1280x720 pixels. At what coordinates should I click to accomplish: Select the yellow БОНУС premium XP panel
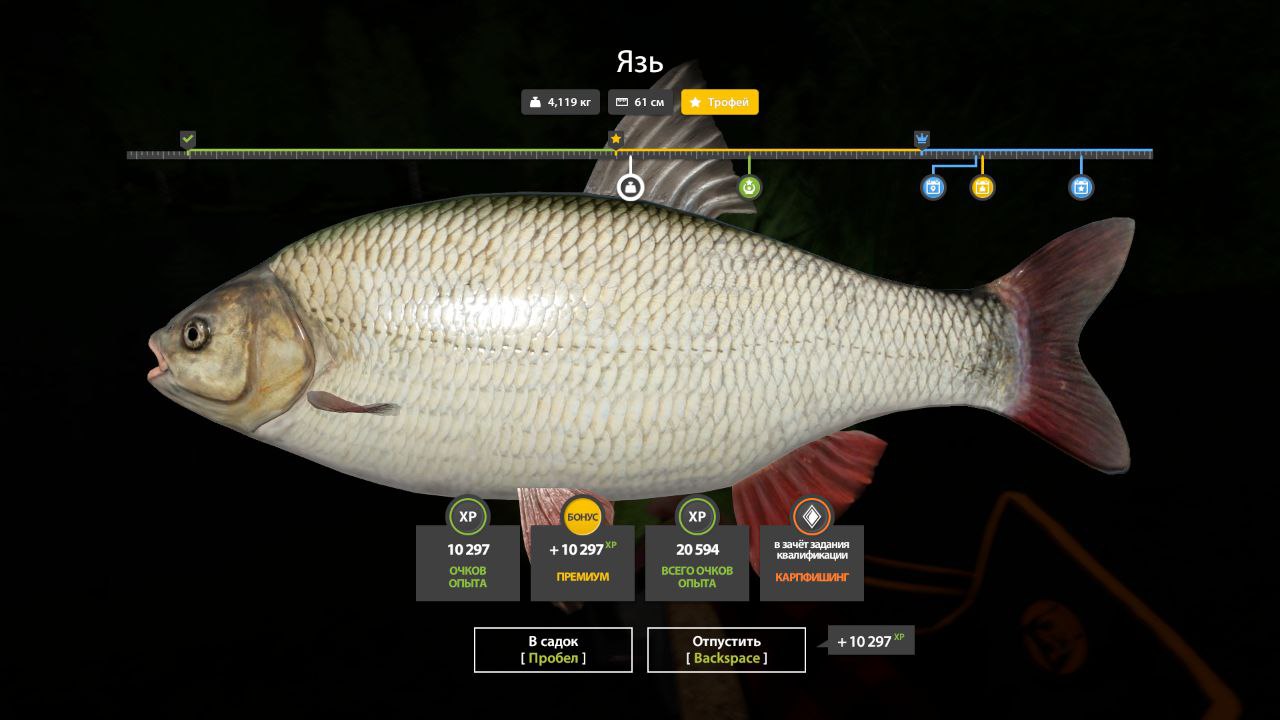[x=582, y=561]
